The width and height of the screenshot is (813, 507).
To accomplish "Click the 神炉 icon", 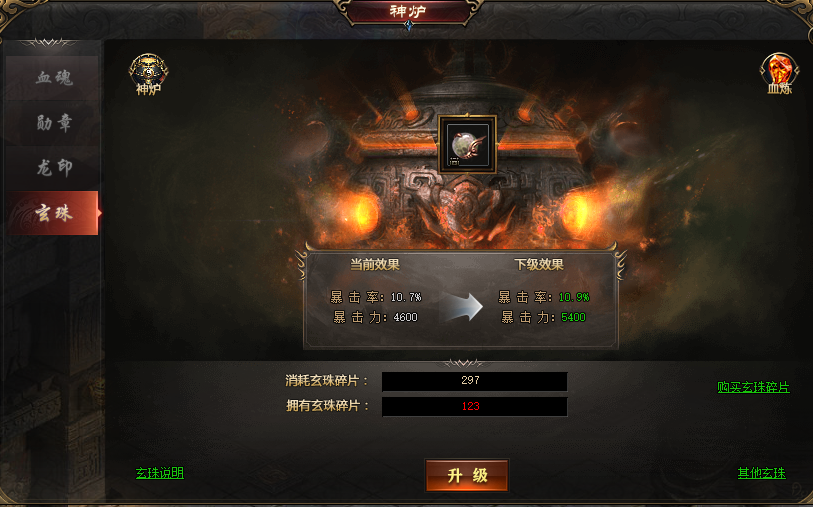I will (148, 72).
